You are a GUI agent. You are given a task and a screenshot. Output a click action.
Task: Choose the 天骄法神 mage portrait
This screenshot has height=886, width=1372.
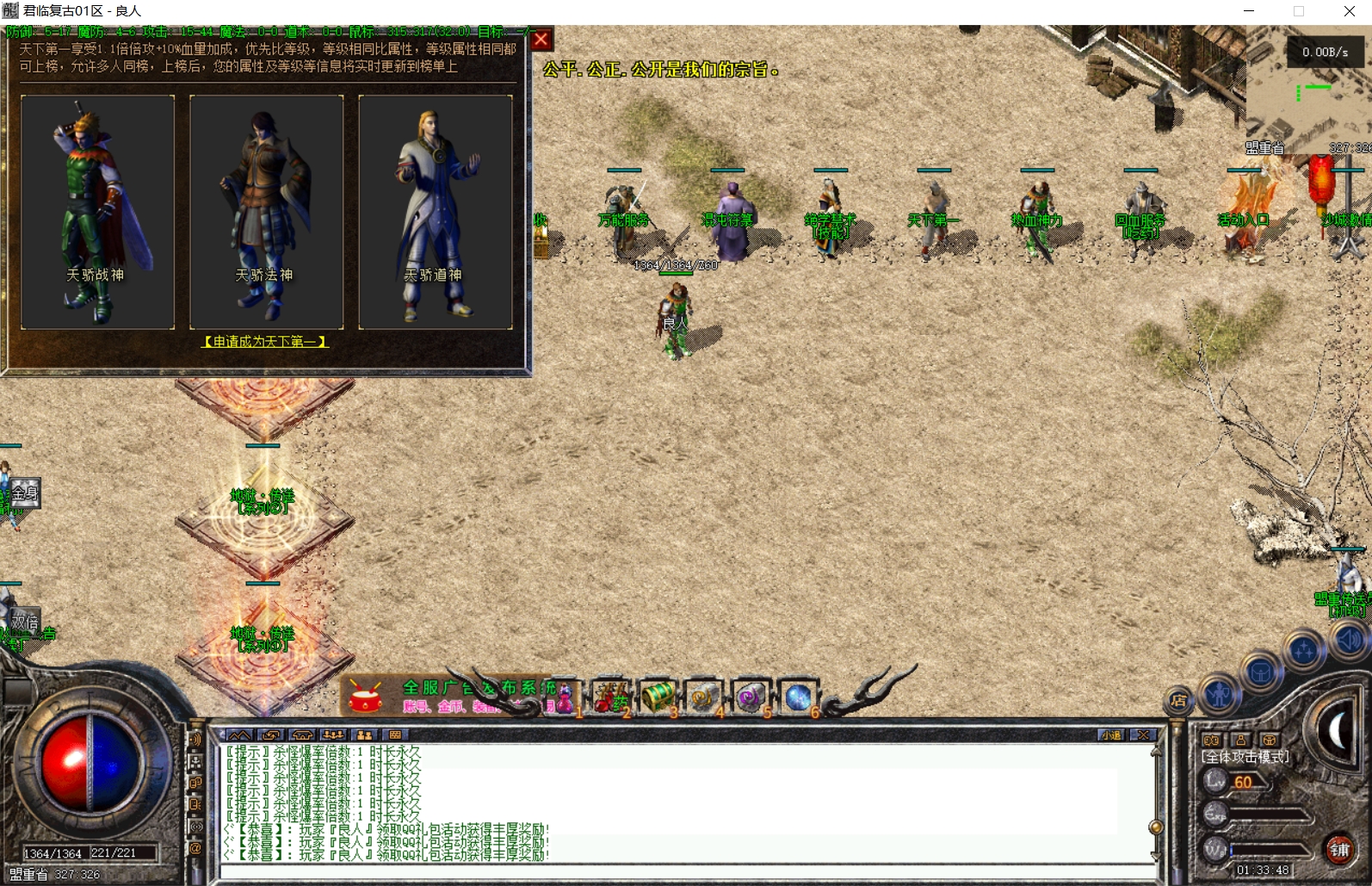266,211
